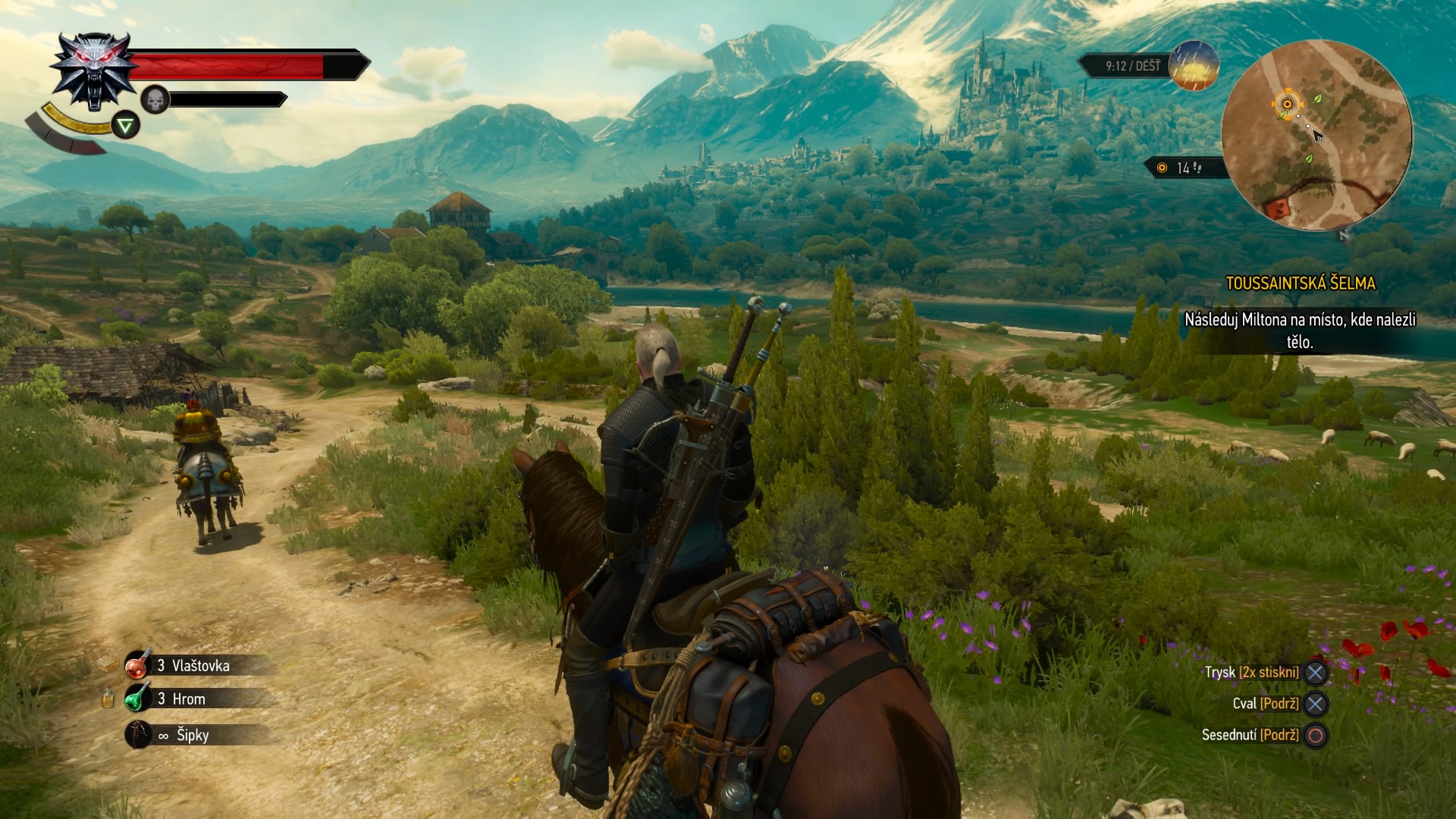Click the weather indicator icon
This screenshot has height=819, width=1456.
coord(1194,66)
